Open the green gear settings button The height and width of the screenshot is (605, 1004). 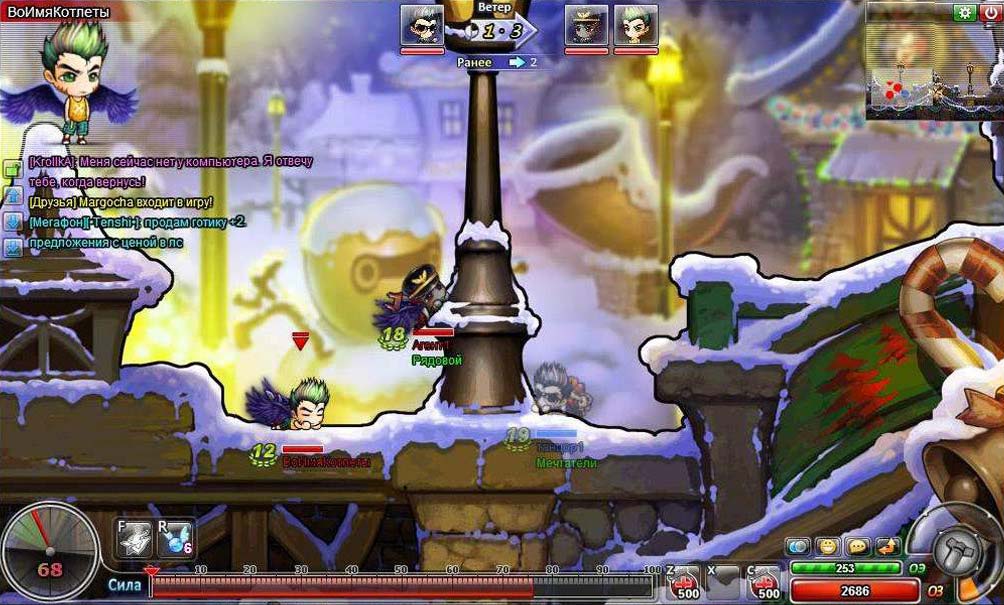click(x=964, y=13)
